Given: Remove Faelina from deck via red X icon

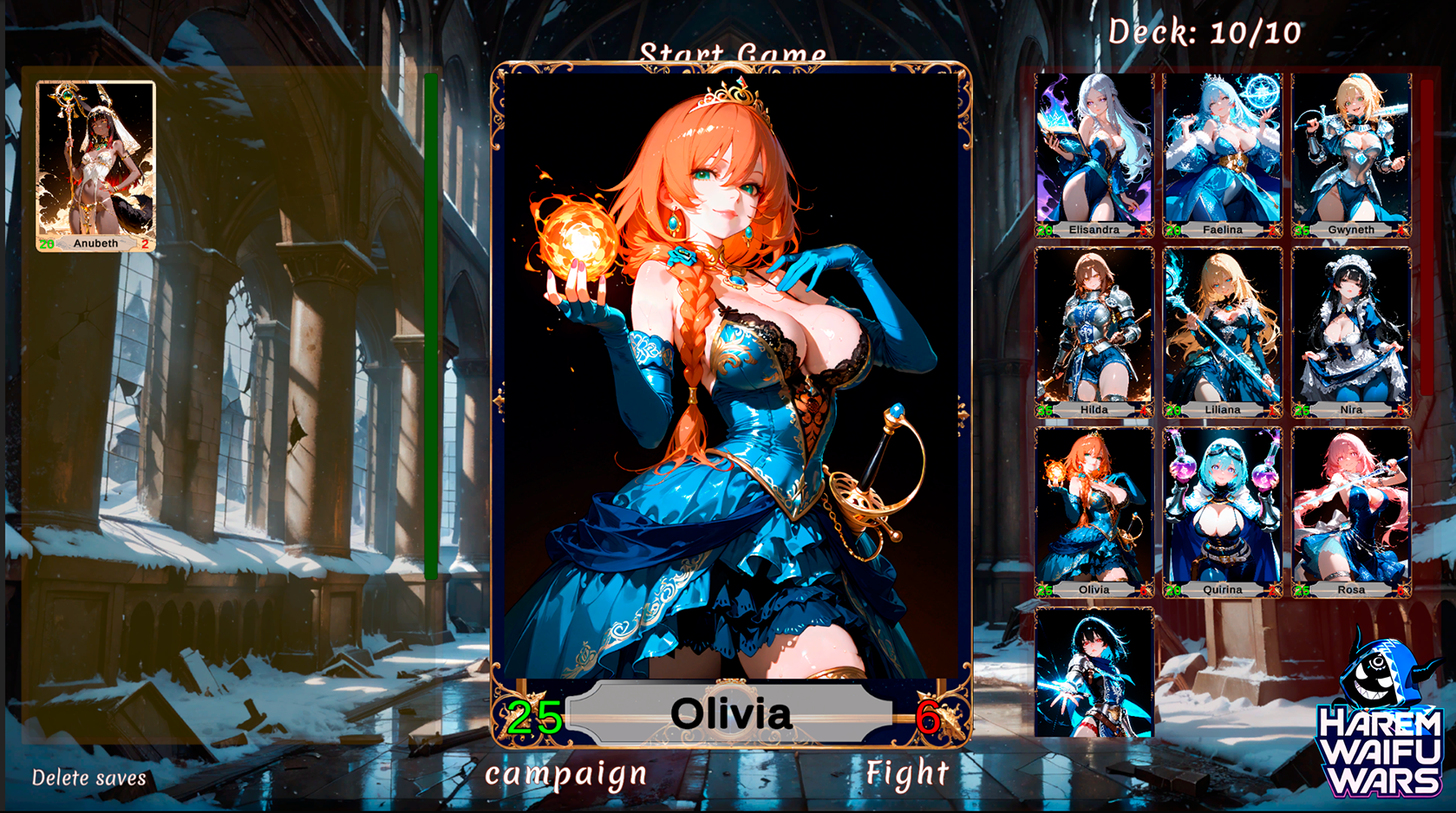Looking at the screenshot, I should [x=1276, y=230].
